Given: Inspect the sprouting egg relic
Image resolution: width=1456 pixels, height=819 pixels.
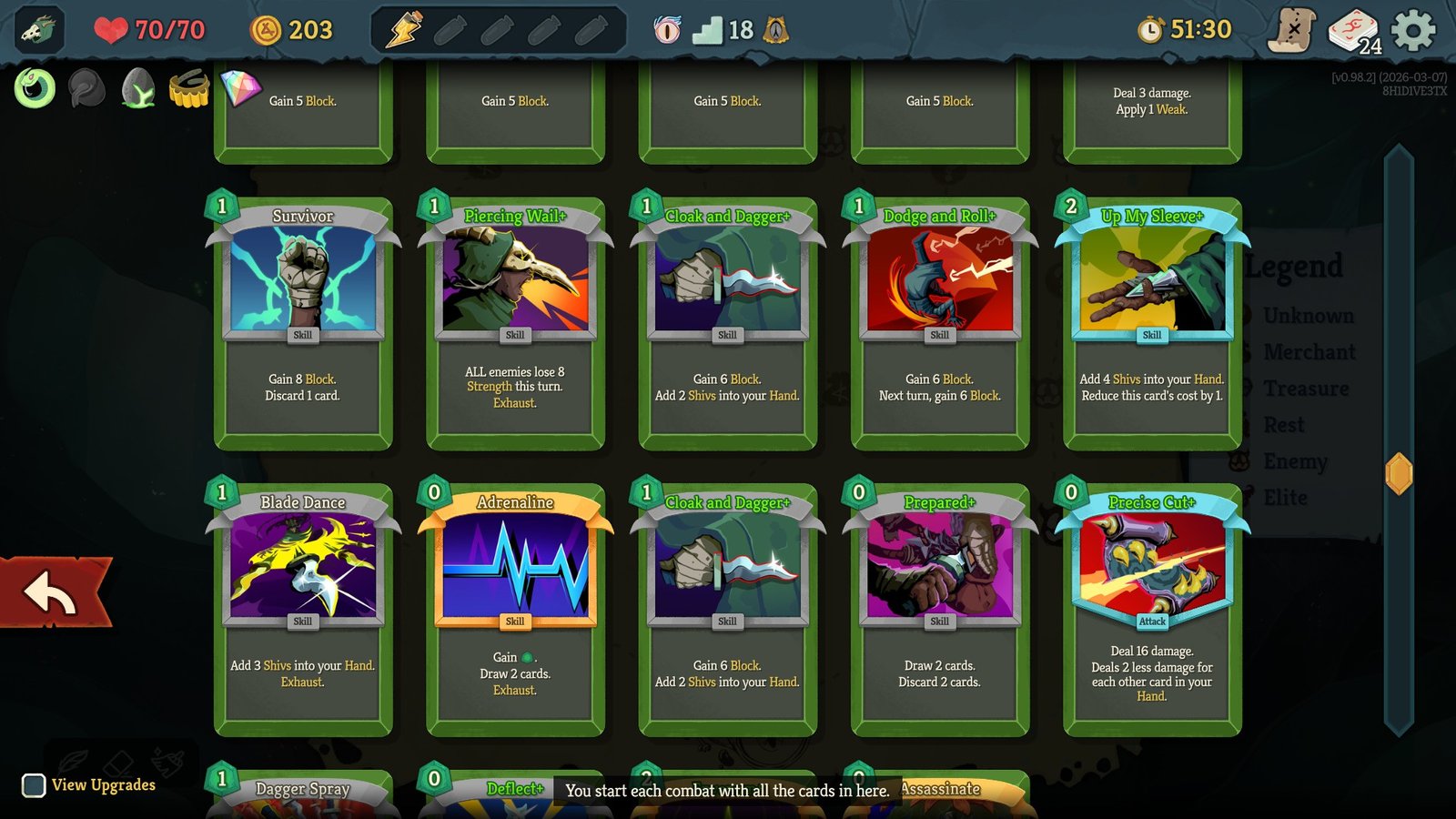Looking at the screenshot, I should coord(136,89).
